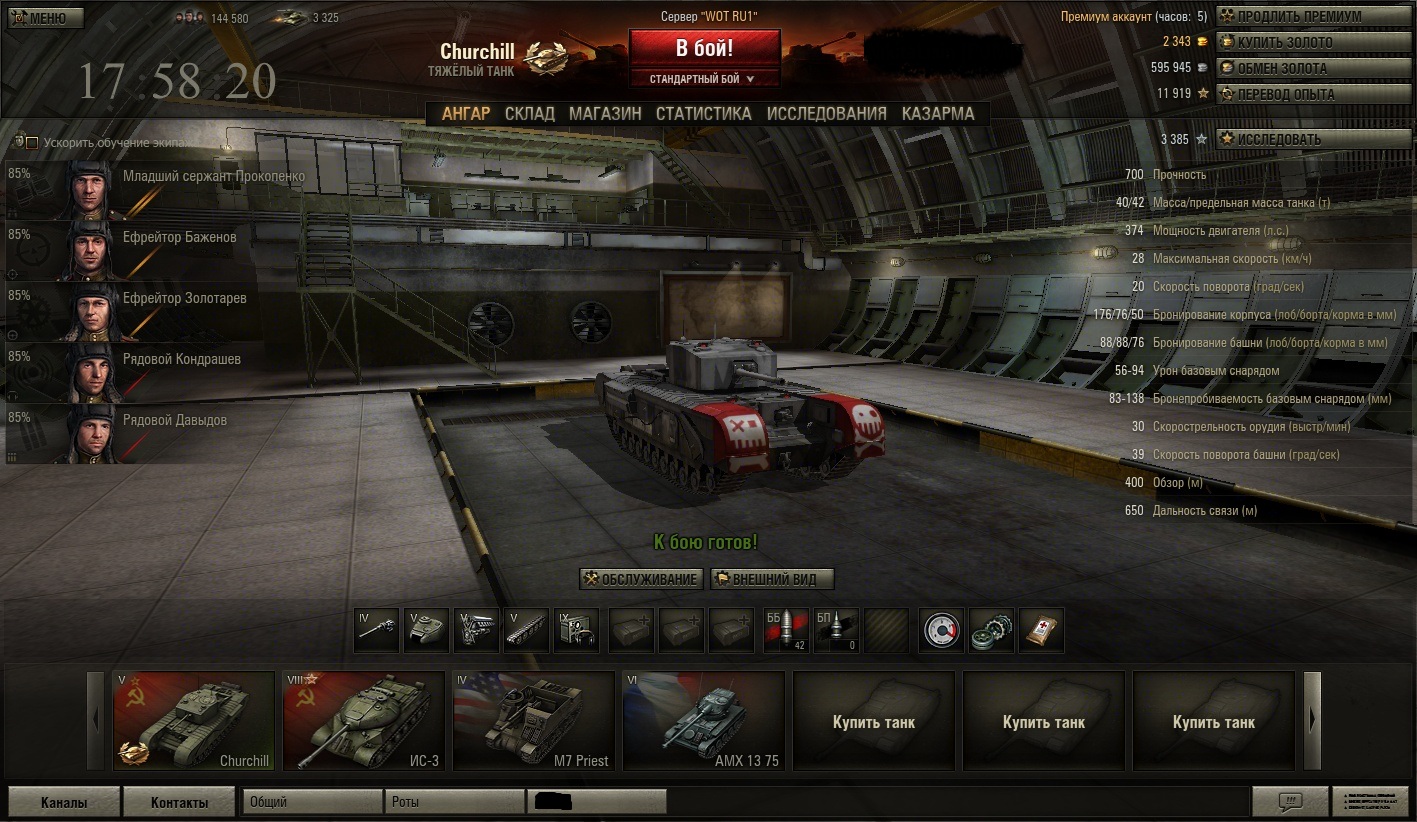The height and width of the screenshot is (822, 1417).
Task: Open the Стандартный бой battle type dropdown
Action: click(x=704, y=79)
